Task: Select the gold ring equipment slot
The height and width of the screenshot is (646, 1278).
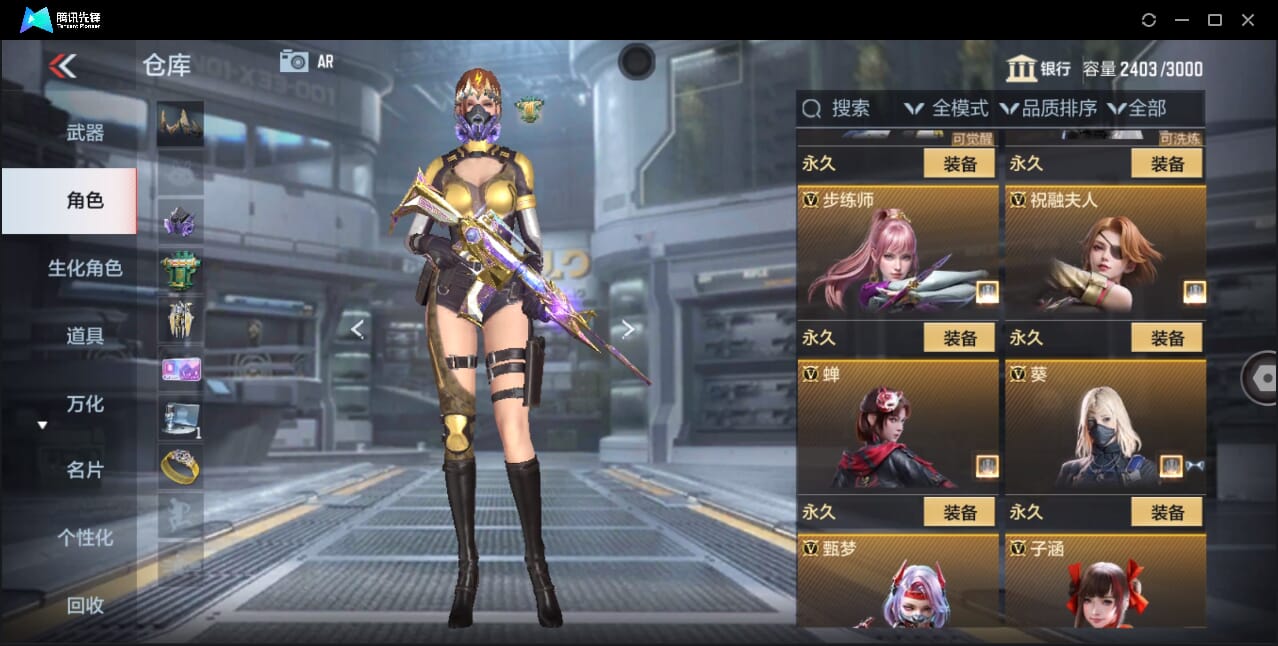Action: (180, 466)
